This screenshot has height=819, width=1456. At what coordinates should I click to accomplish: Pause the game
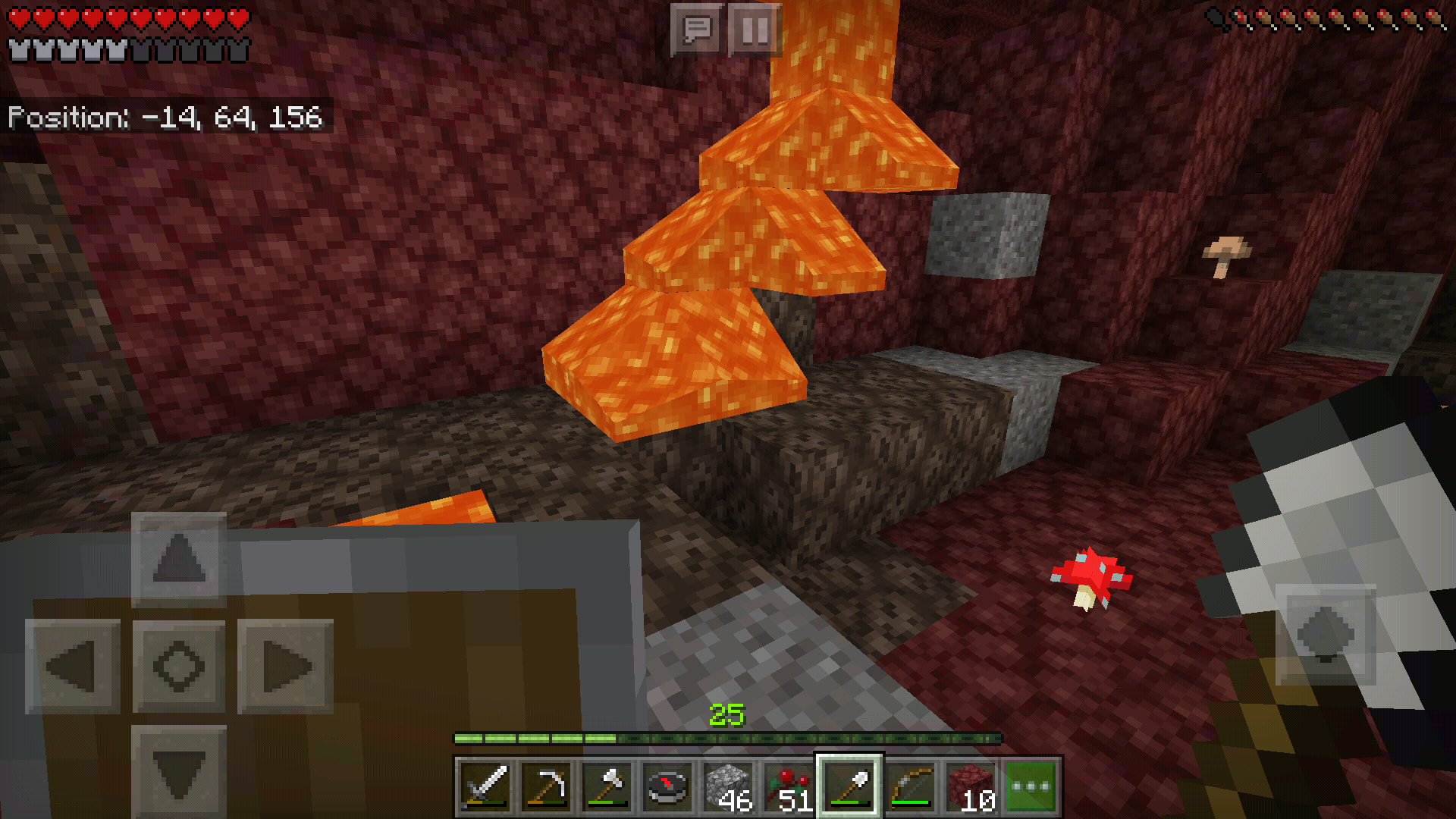[x=755, y=30]
